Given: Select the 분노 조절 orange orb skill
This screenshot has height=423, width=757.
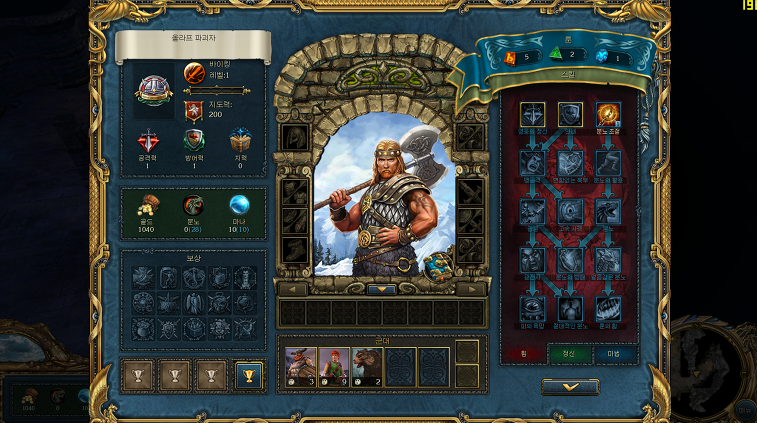Looking at the screenshot, I should 609,115.
